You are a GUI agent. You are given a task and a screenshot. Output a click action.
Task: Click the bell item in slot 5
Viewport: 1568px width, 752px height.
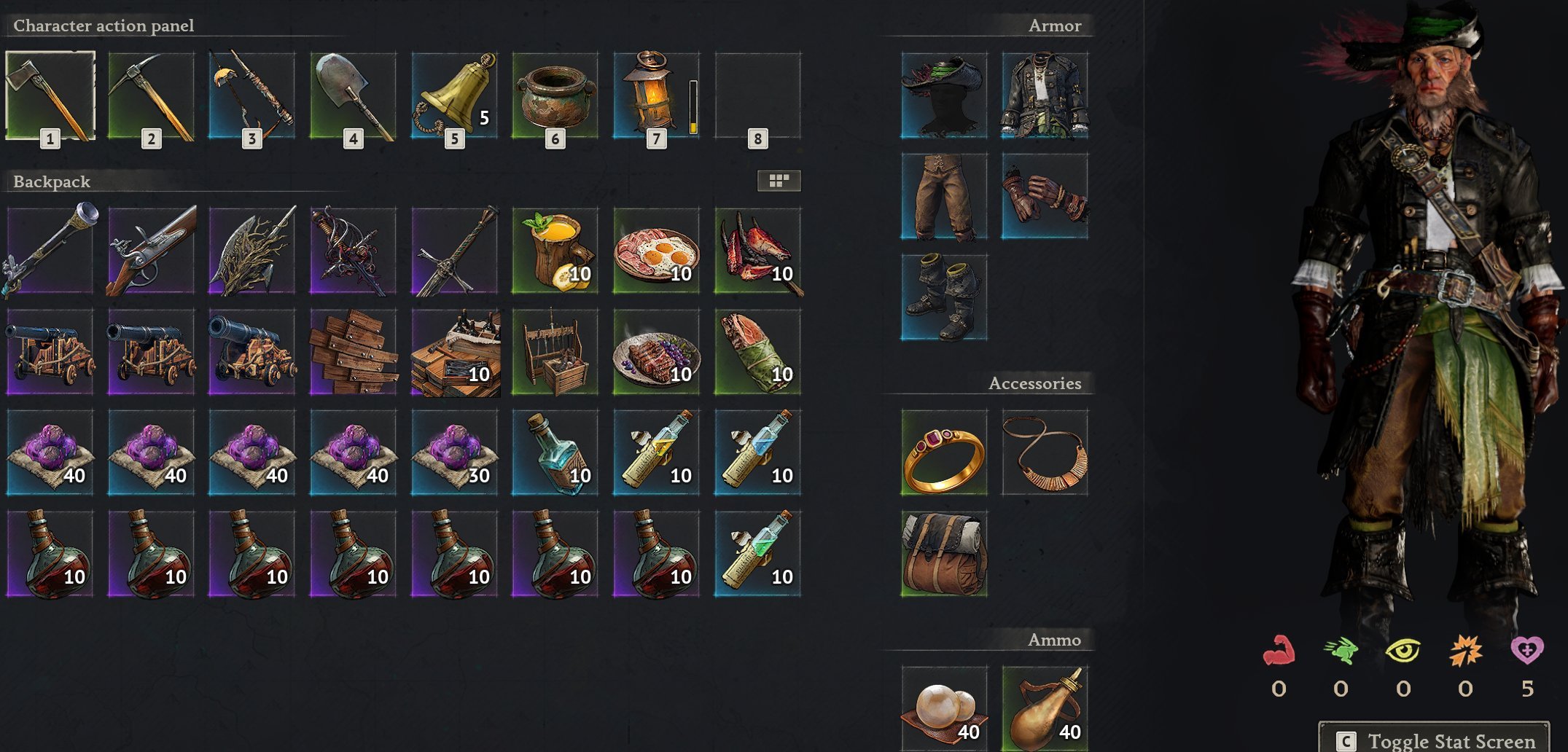point(453,95)
